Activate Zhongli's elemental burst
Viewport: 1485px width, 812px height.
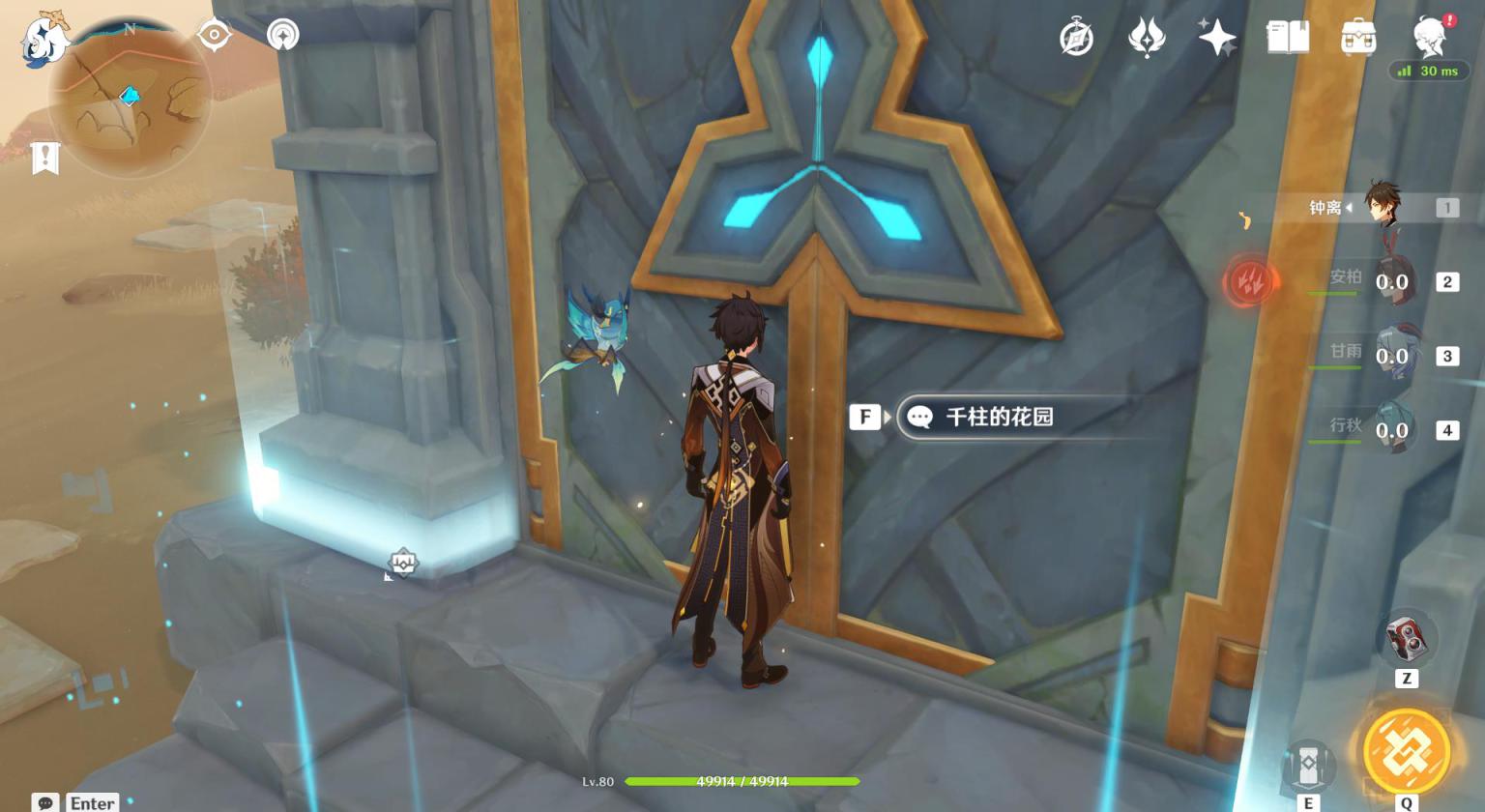click(x=1406, y=752)
